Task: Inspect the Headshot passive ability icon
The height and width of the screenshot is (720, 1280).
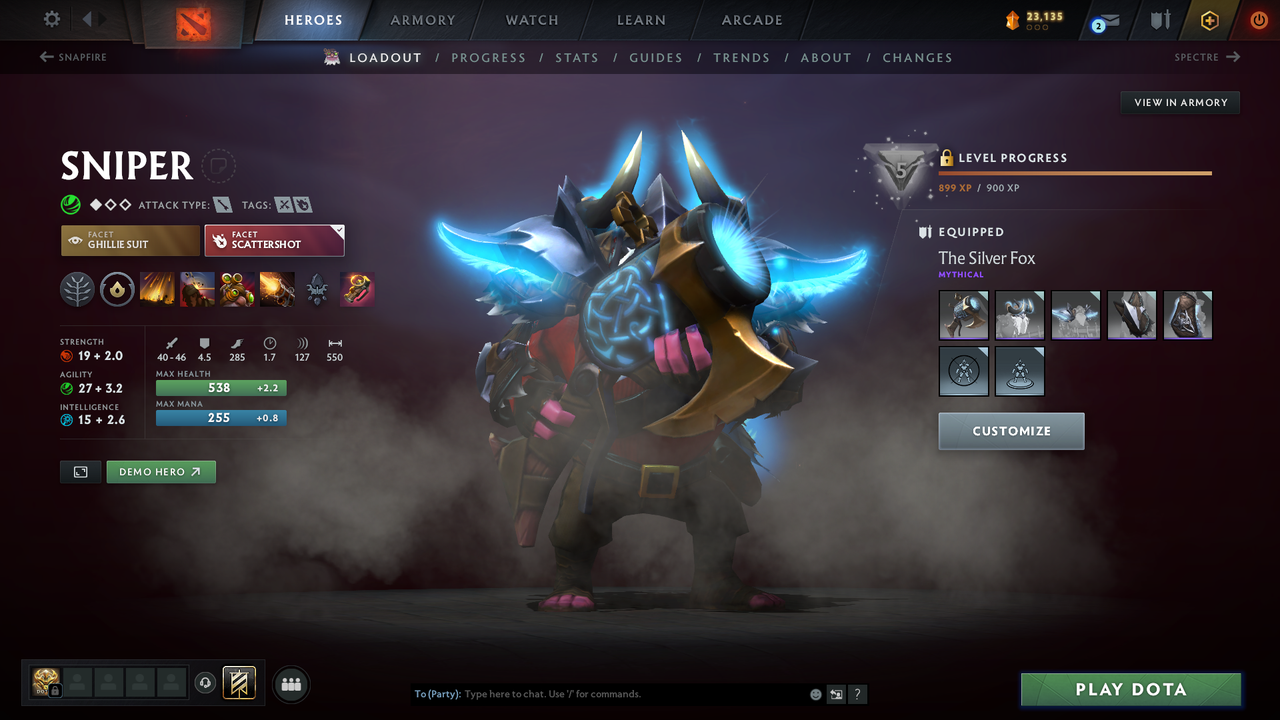Action: (197, 289)
